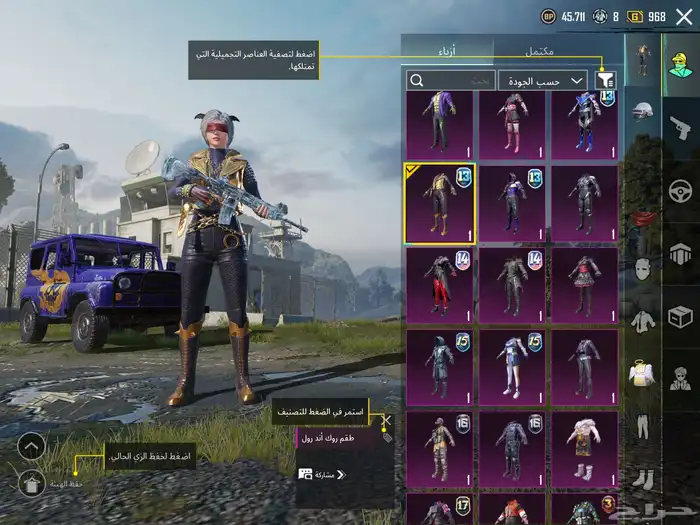Open the steering wheel vehicles category
700x525 pixels.
[681, 190]
